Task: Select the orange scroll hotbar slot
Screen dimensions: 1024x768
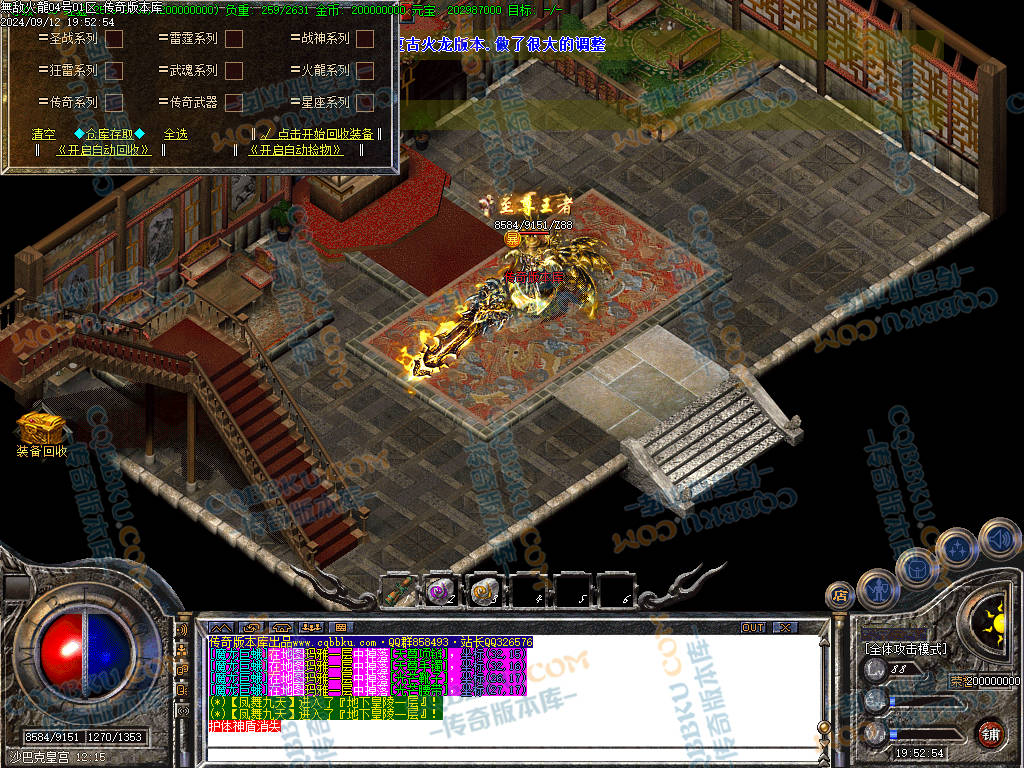Action: pyautogui.click(x=485, y=591)
